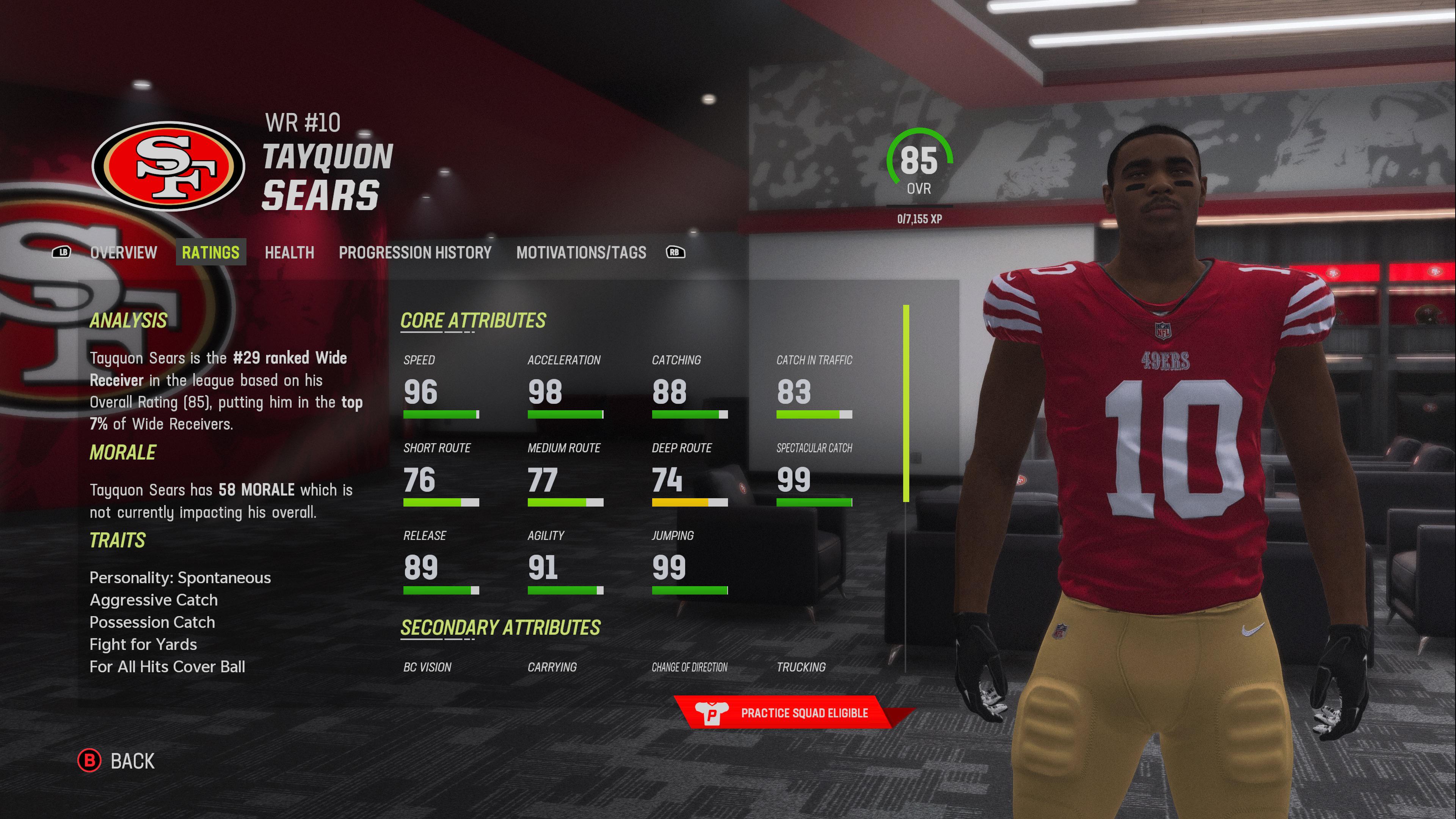Open the Motivations/Tags tab

(582, 253)
